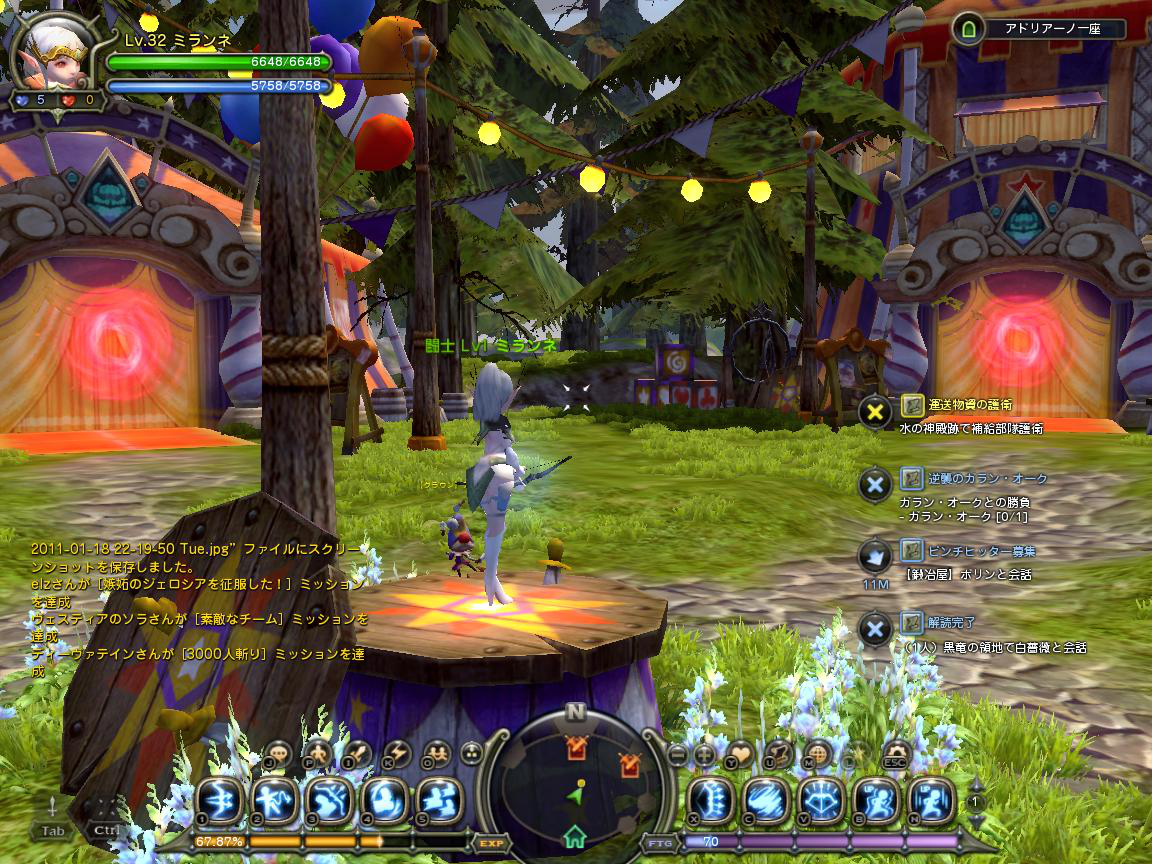Open the chat speech-bubble menu icon
Viewport: 1152px width, 864px height.
[277, 754]
